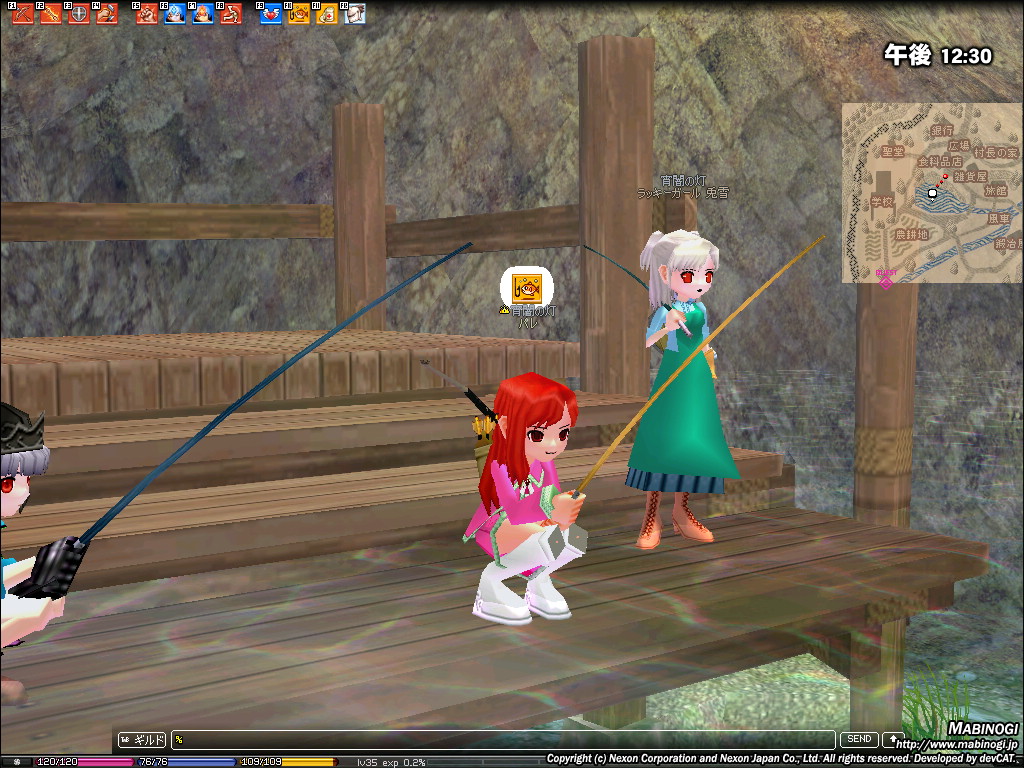
Task: Use the fishing skill in the hotbar
Action: [298, 14]
